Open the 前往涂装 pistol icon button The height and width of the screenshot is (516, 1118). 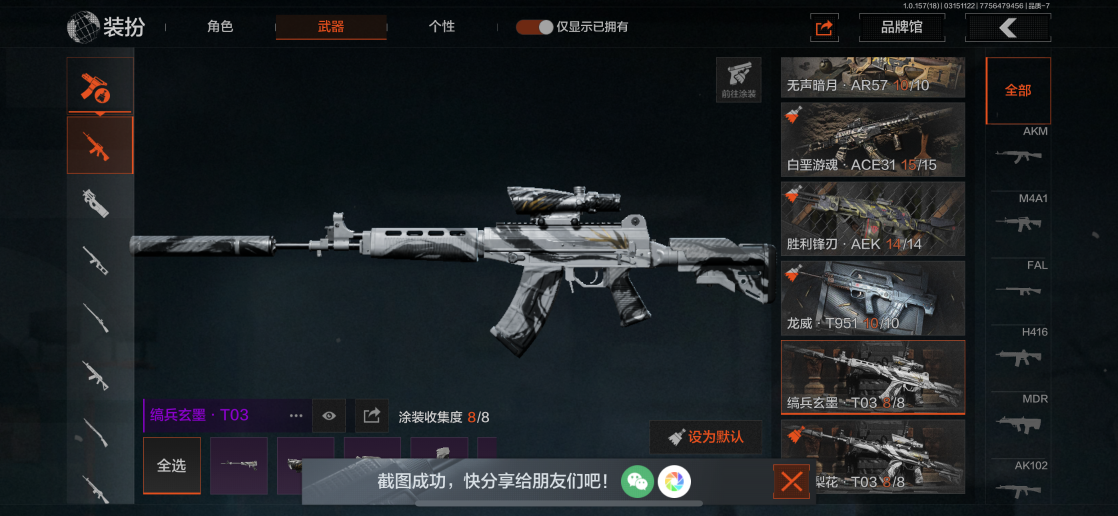(x=738, y=79)
